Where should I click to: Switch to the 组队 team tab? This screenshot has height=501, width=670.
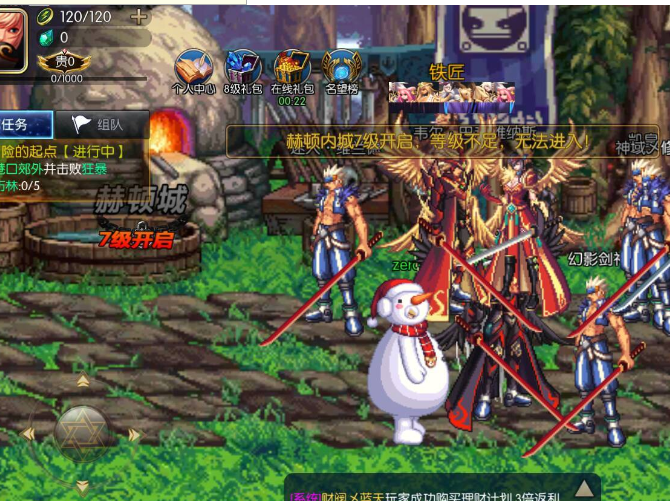pyautogui.click(x=102, y=124)
